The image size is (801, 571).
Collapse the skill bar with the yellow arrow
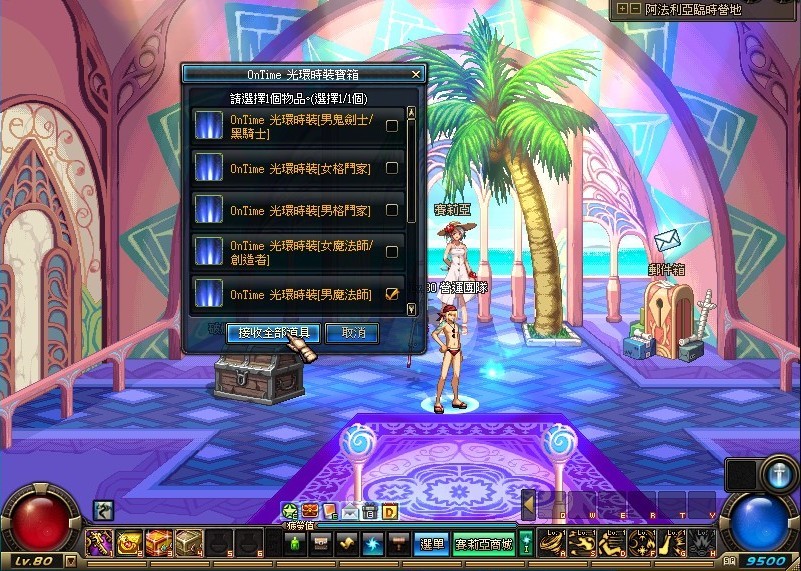527,507
